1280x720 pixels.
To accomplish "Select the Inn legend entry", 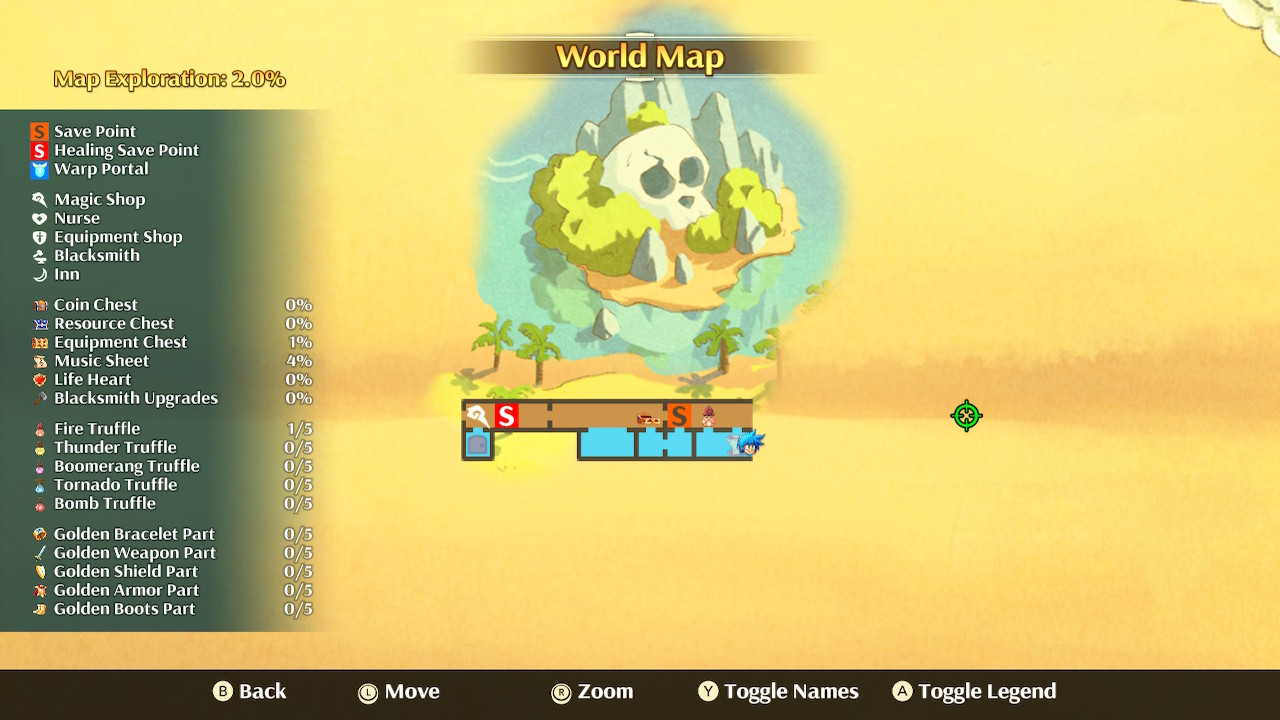I will (66, 274).
